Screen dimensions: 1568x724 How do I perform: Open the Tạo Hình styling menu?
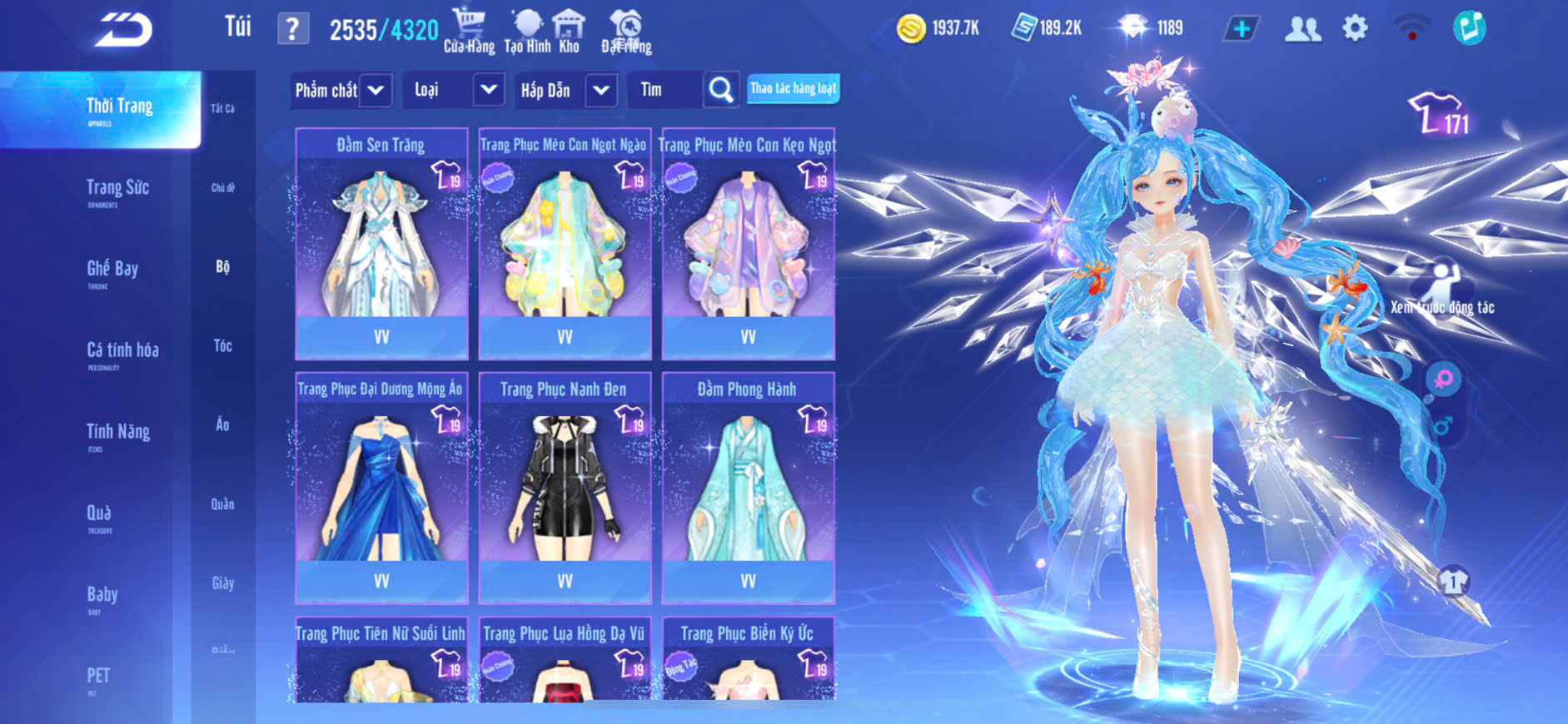coord(527,31)
